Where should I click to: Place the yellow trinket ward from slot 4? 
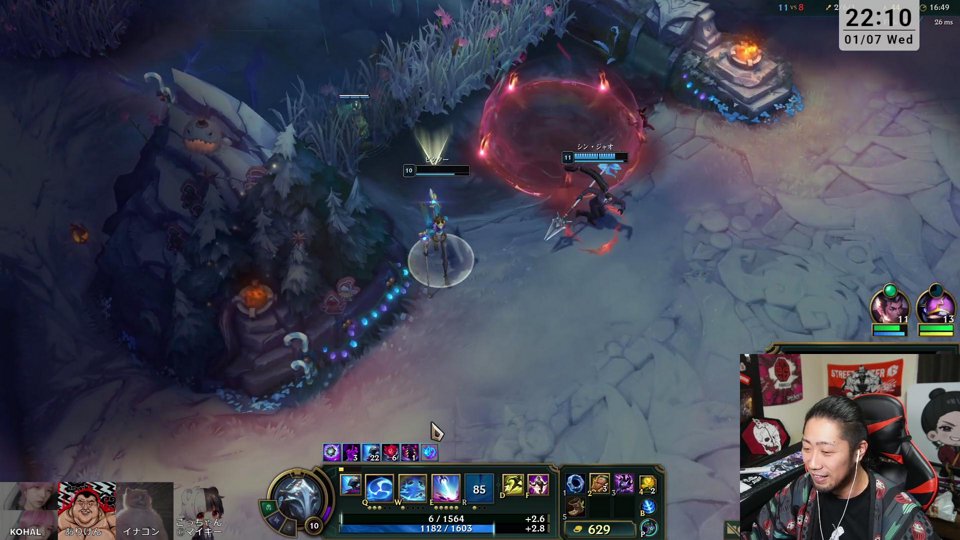pos(648,484)
